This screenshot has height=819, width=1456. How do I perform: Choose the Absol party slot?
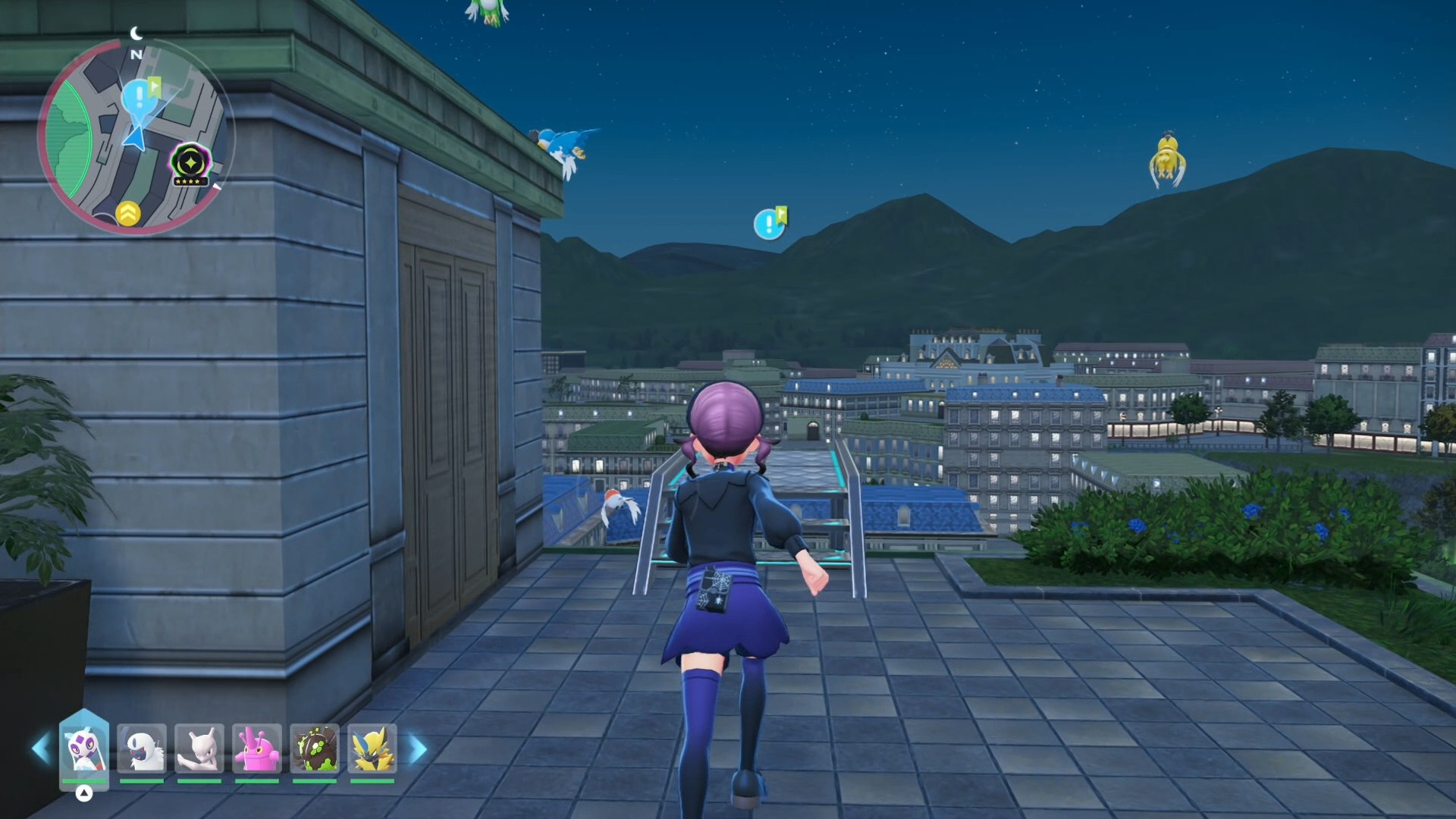pyautogui.click(x=142, y=749)
